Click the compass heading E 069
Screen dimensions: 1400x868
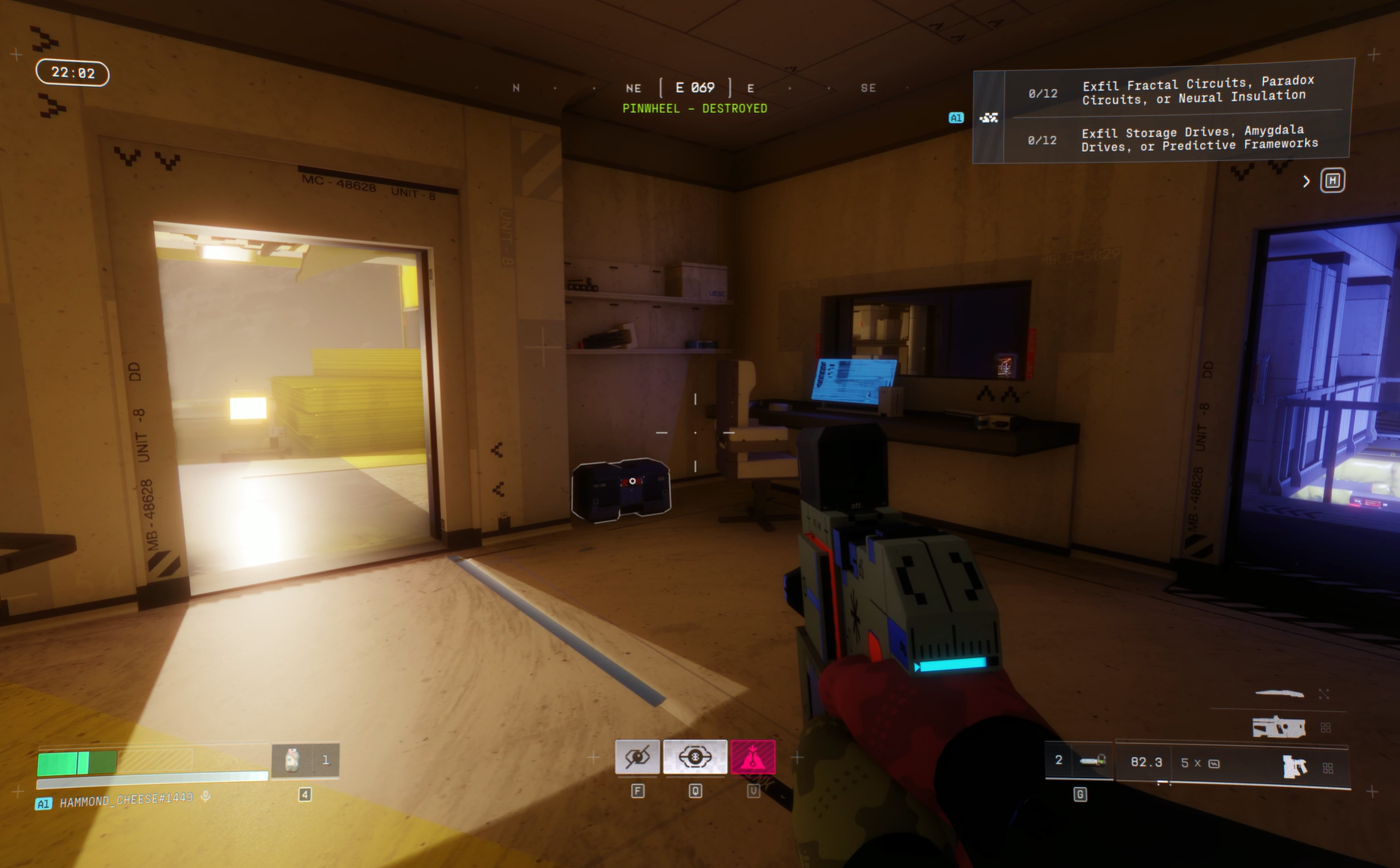tap(695, 88)
